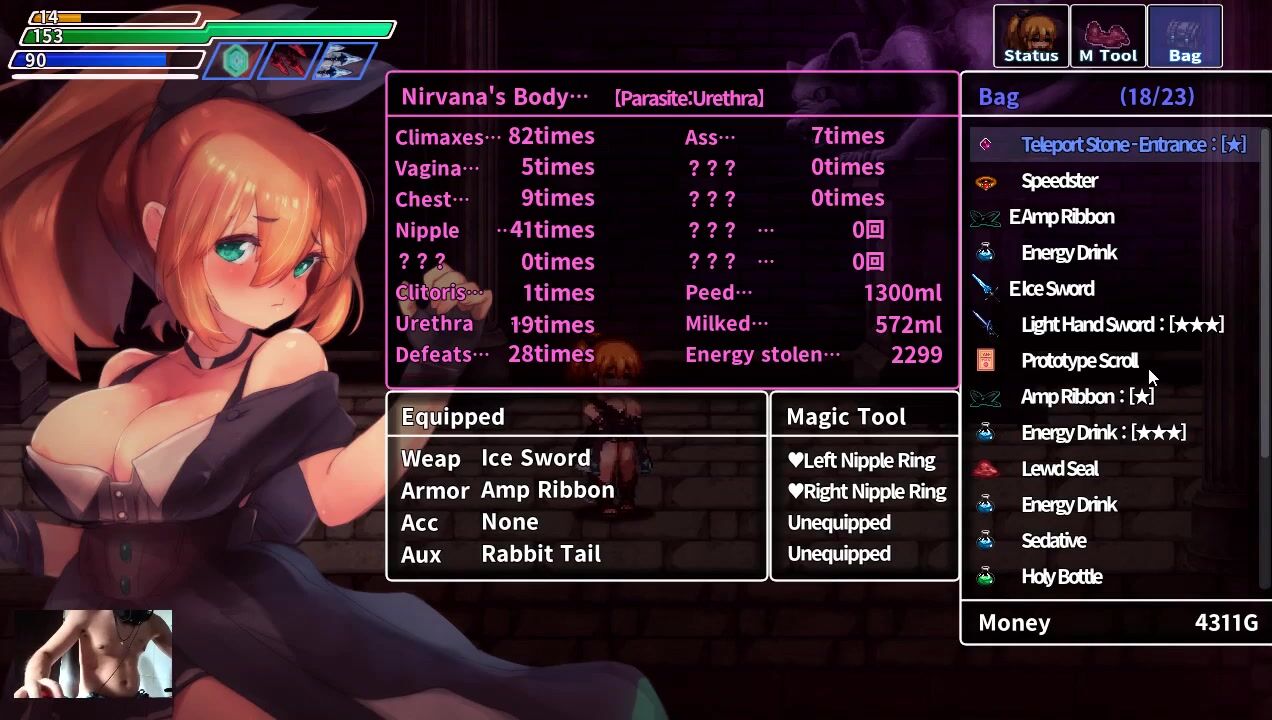Pick the three-star Energy Drink
The image size is (1272, 720).
[1103, 433]
